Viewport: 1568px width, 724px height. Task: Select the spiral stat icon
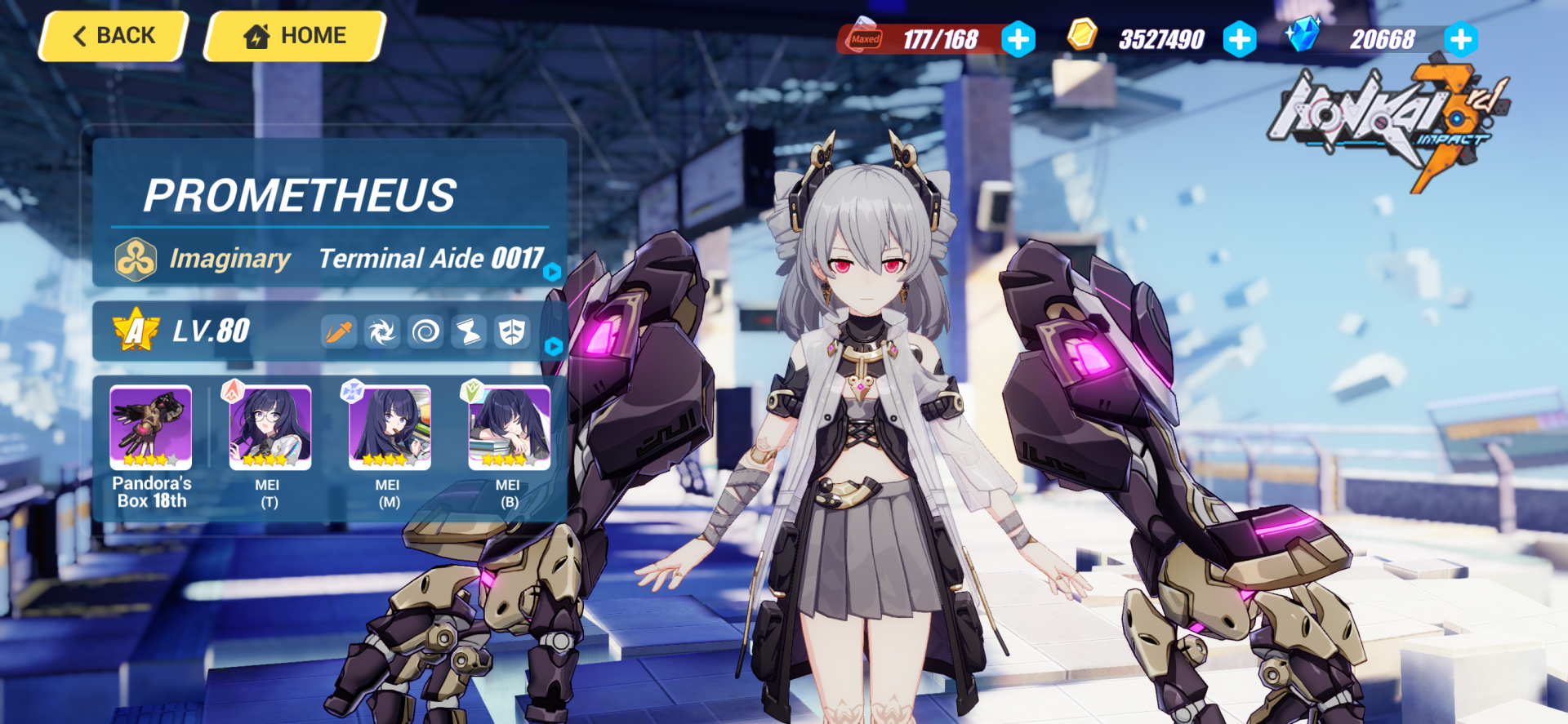[425, 332]
